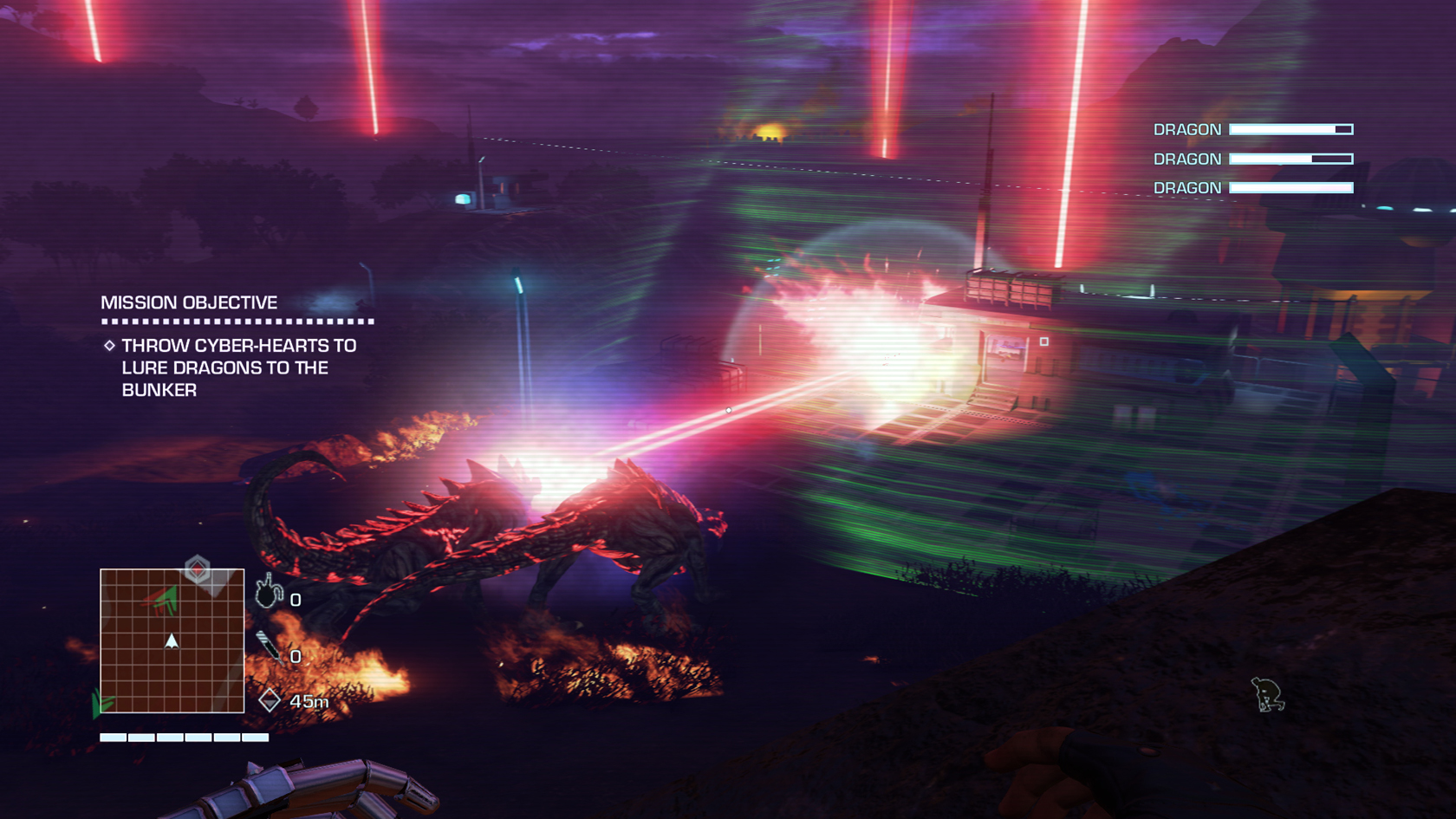Screen dimensions: 1456x819
Task: Click the diamond objective distance marker
Action: point(270,700)
